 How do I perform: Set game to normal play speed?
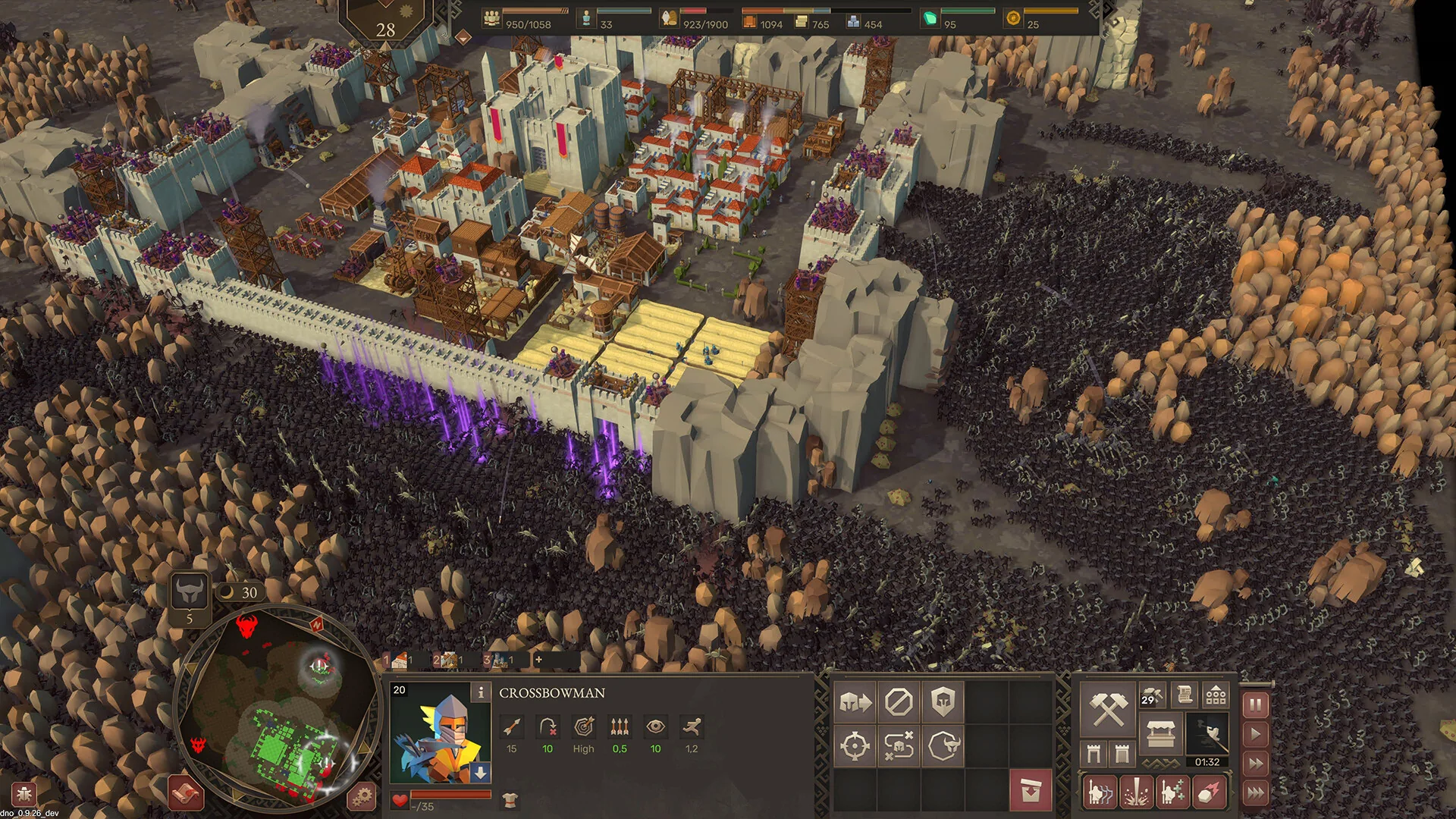pos(1255,734)
